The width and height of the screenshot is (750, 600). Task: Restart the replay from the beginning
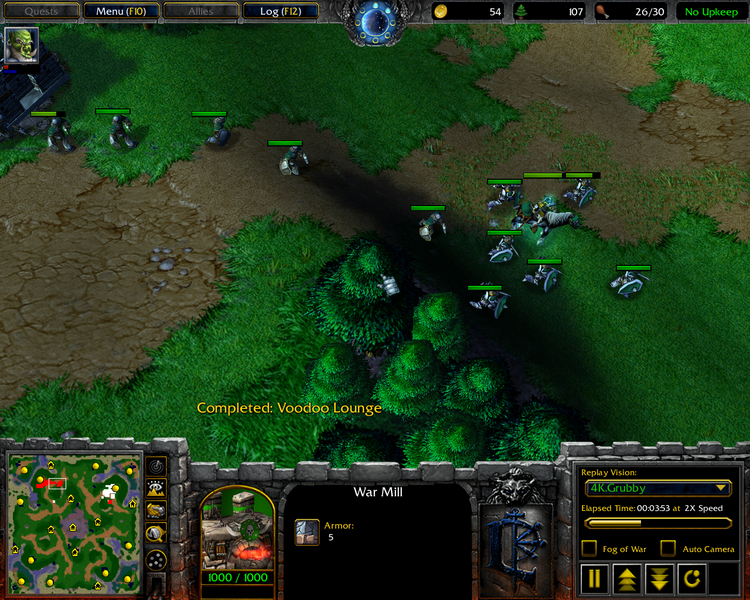click(x=692, y=578)
